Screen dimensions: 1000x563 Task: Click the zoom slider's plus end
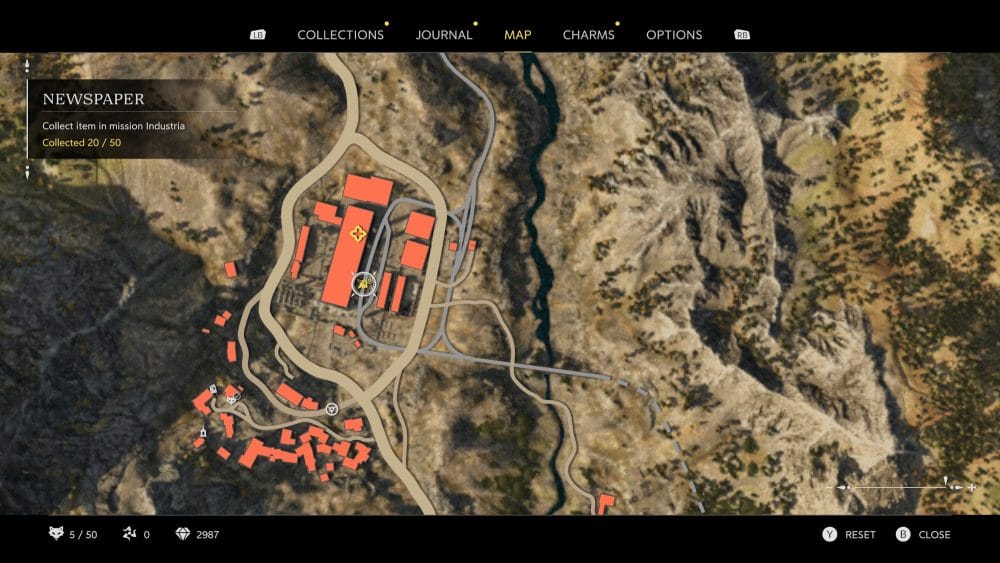(971, 487)
